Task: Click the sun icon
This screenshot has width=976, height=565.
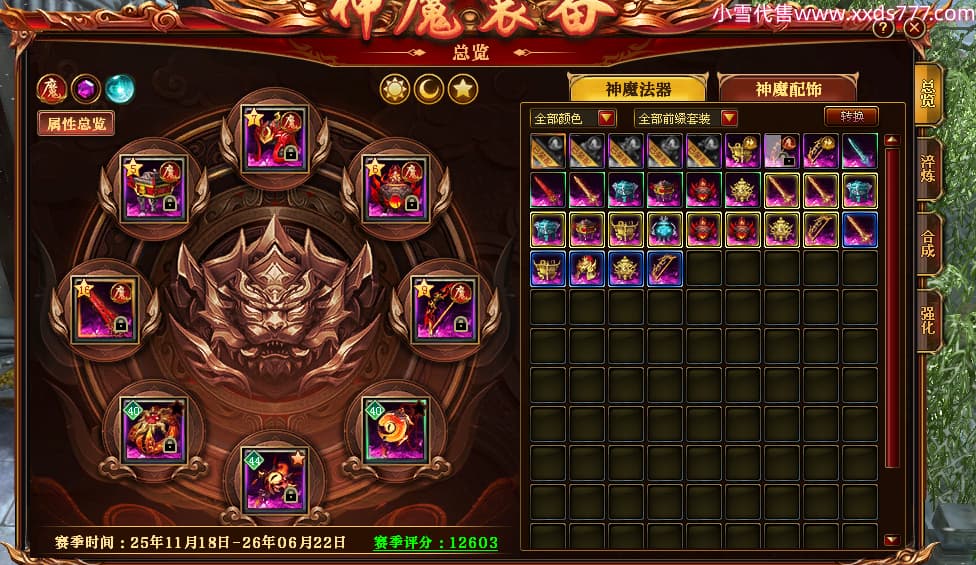Action: [x=396, y=89]
